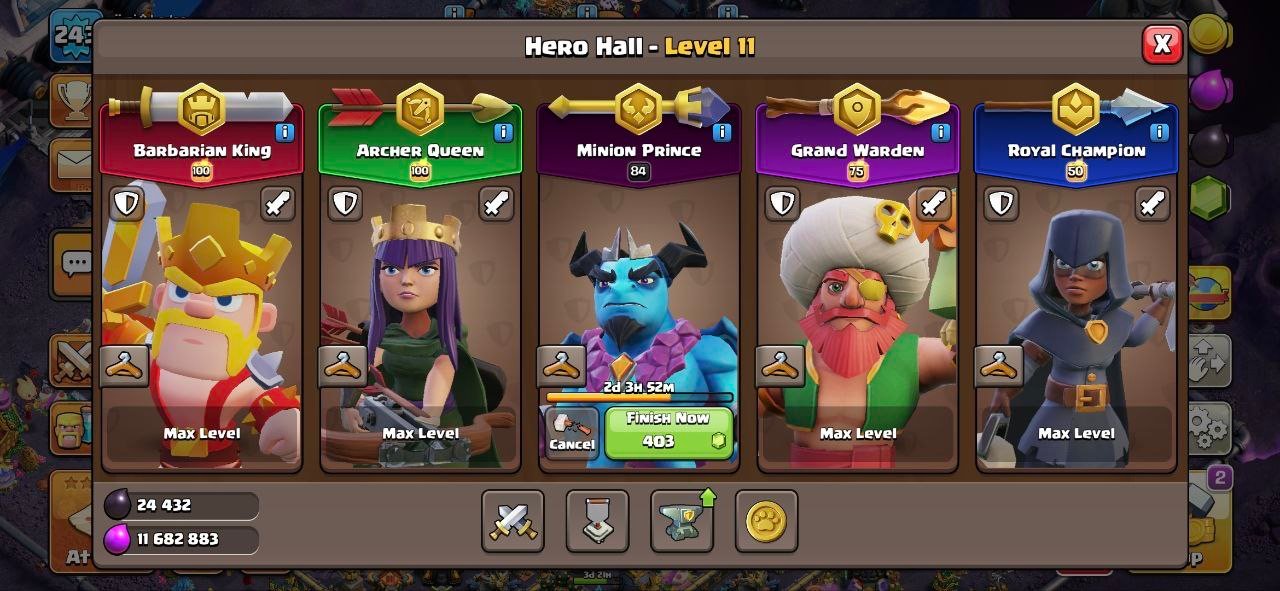This screenshot has height=591, width=1280.
Task: Open the crossed swords button in bottom bar
Action: [513, 521]
